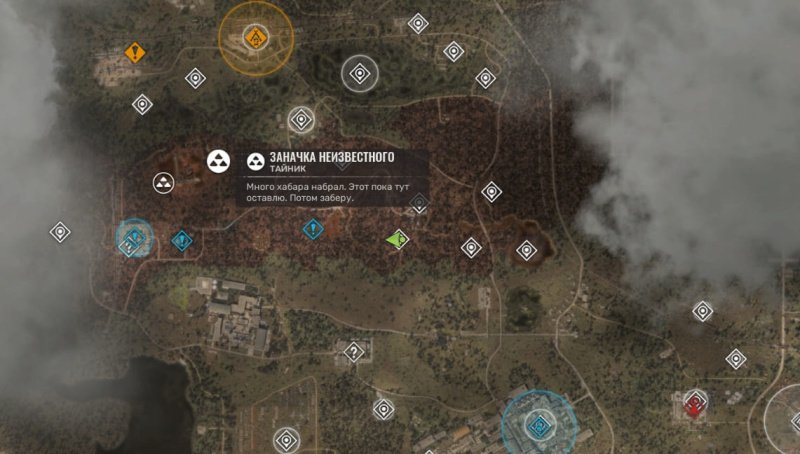800x454 pixels.
Task: Open the Заначка неизвестного stash tooltip
Action: (331, 178)
